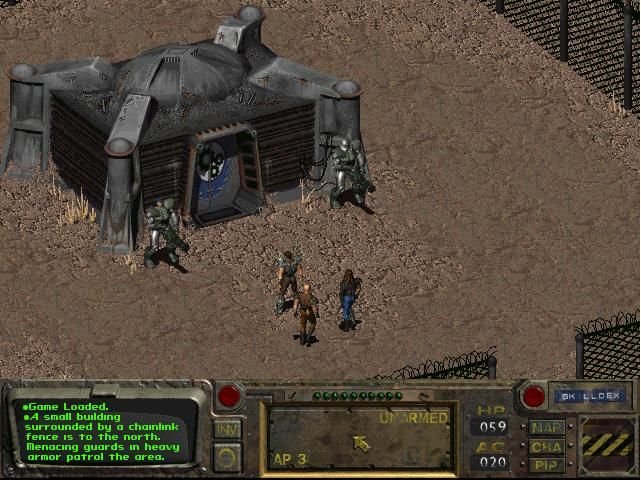641x480 pixels.
Task: Open the MAP screen
Action: coord(548,427)
